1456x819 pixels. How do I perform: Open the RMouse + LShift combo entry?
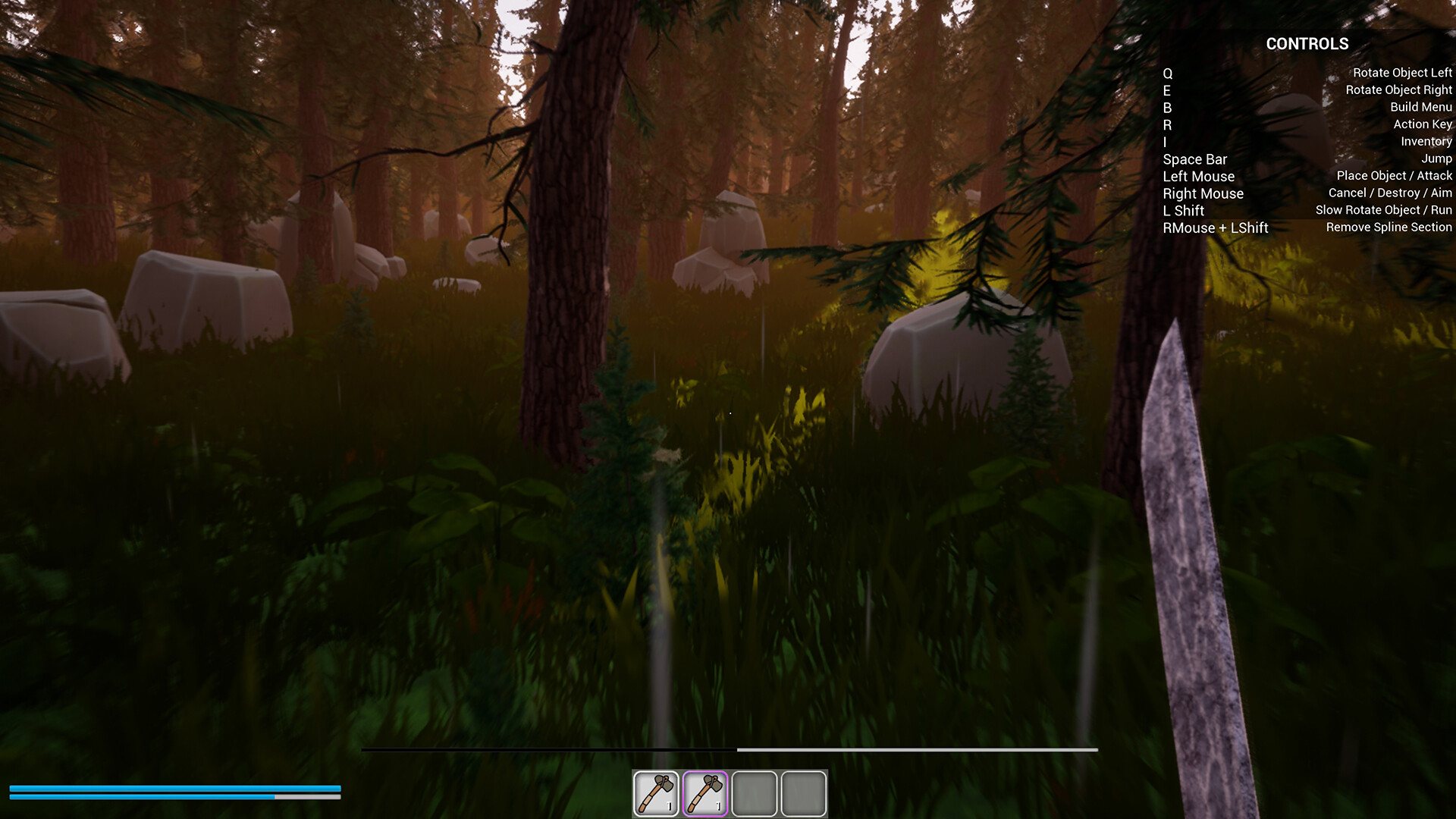point(1214,227)
